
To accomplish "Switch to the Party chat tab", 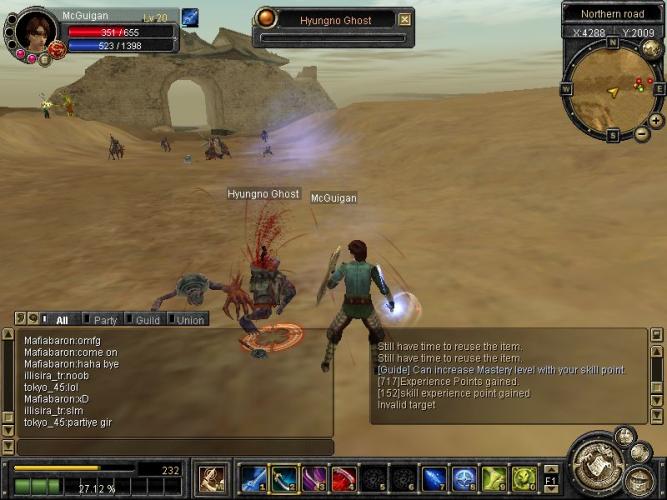I will click(x=105, y=320).
